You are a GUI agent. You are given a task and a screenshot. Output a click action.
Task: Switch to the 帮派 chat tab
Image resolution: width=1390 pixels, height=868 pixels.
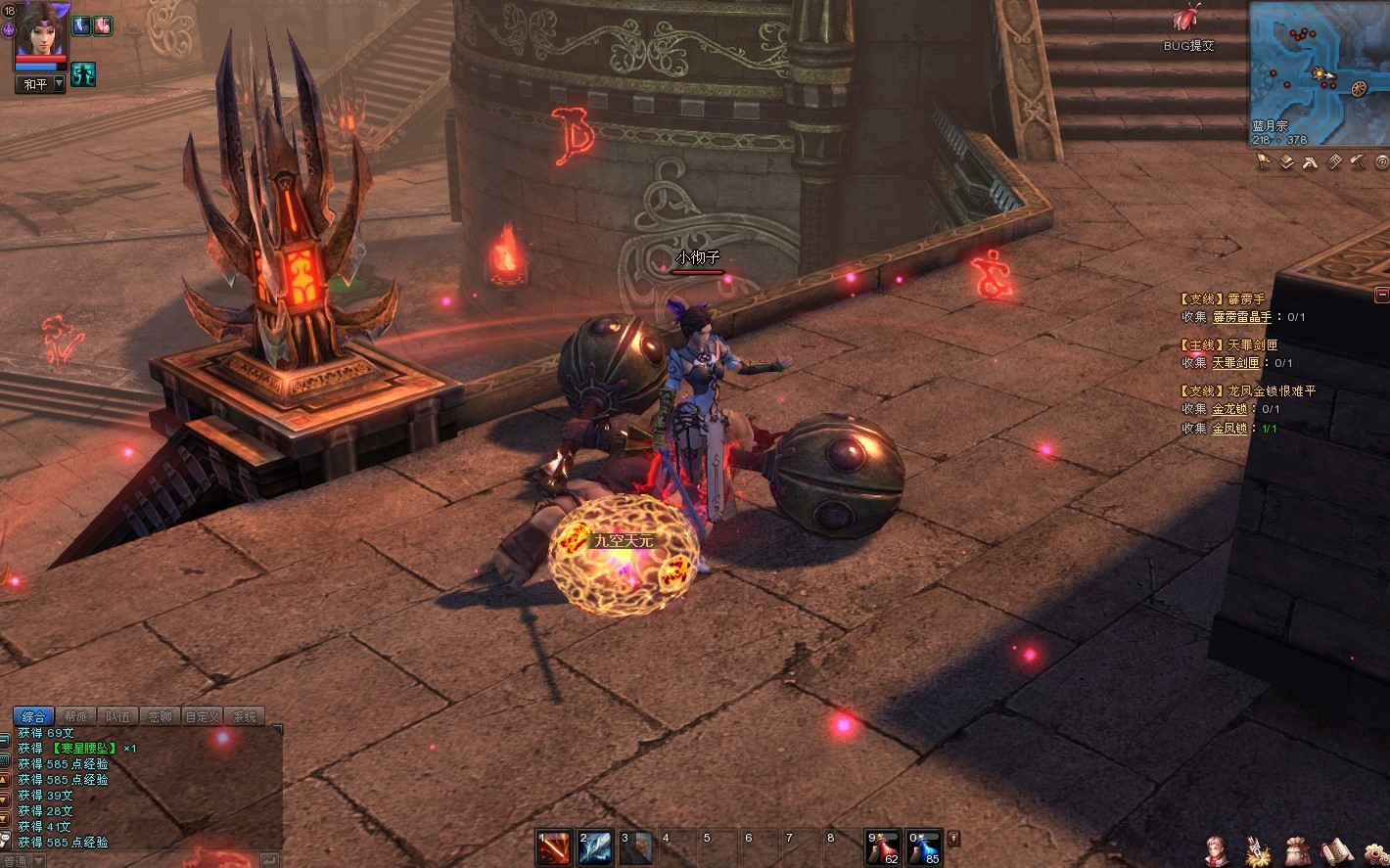tap(76, 717)
